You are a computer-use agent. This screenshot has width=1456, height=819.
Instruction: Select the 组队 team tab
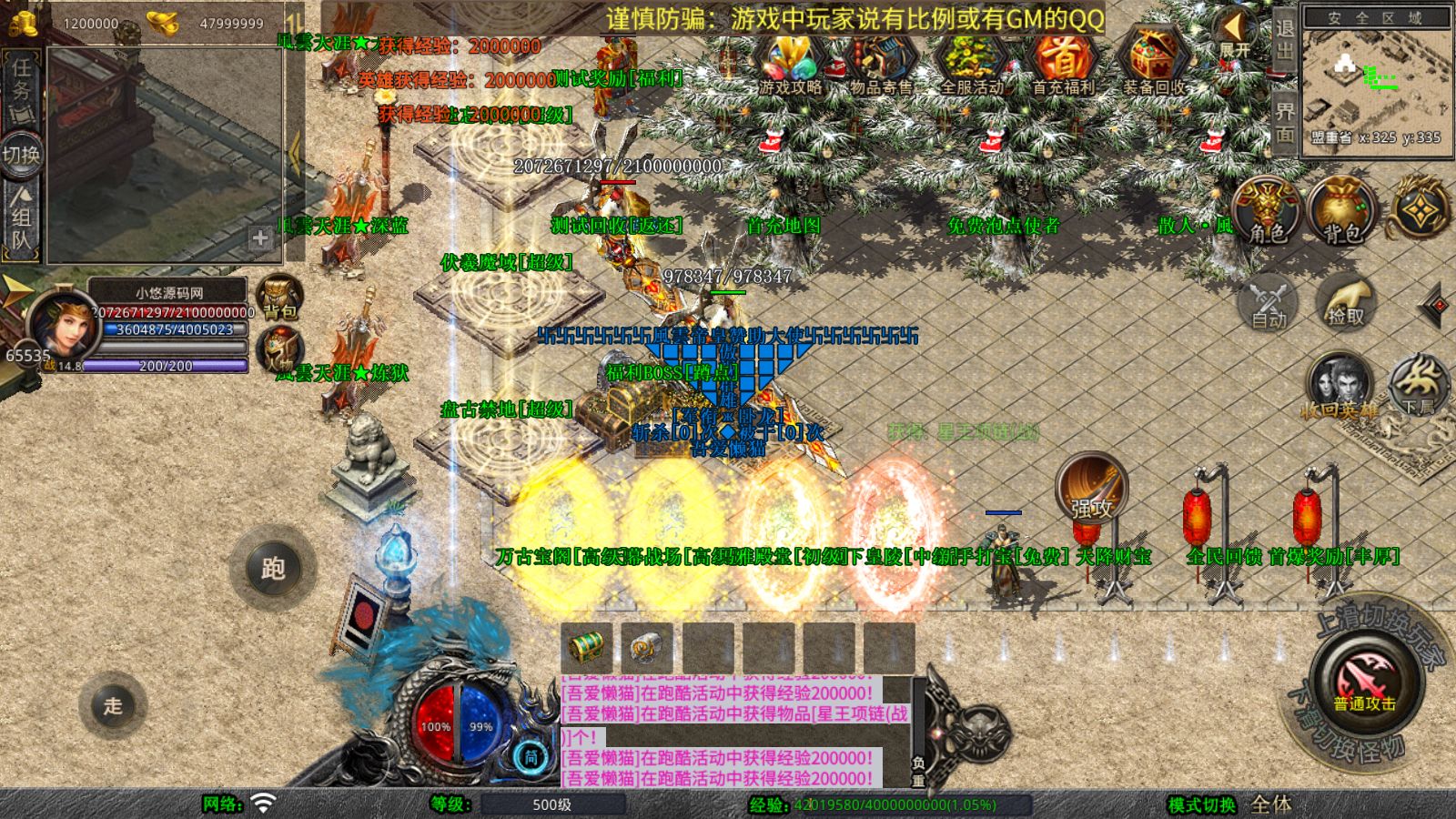point(21,218)
